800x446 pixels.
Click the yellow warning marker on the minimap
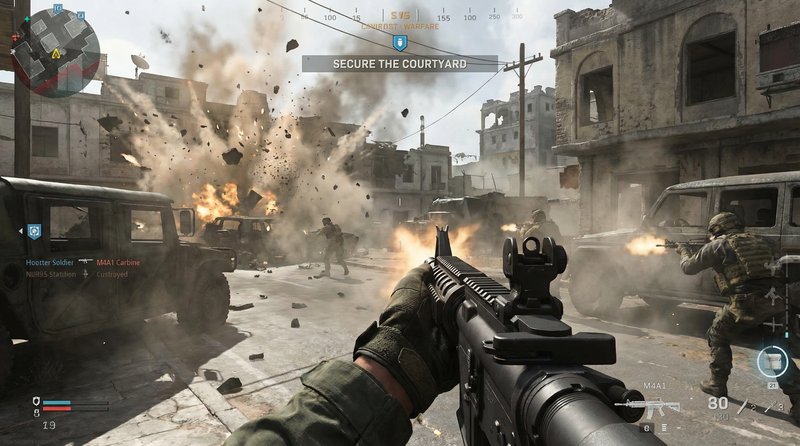point(56,52)
